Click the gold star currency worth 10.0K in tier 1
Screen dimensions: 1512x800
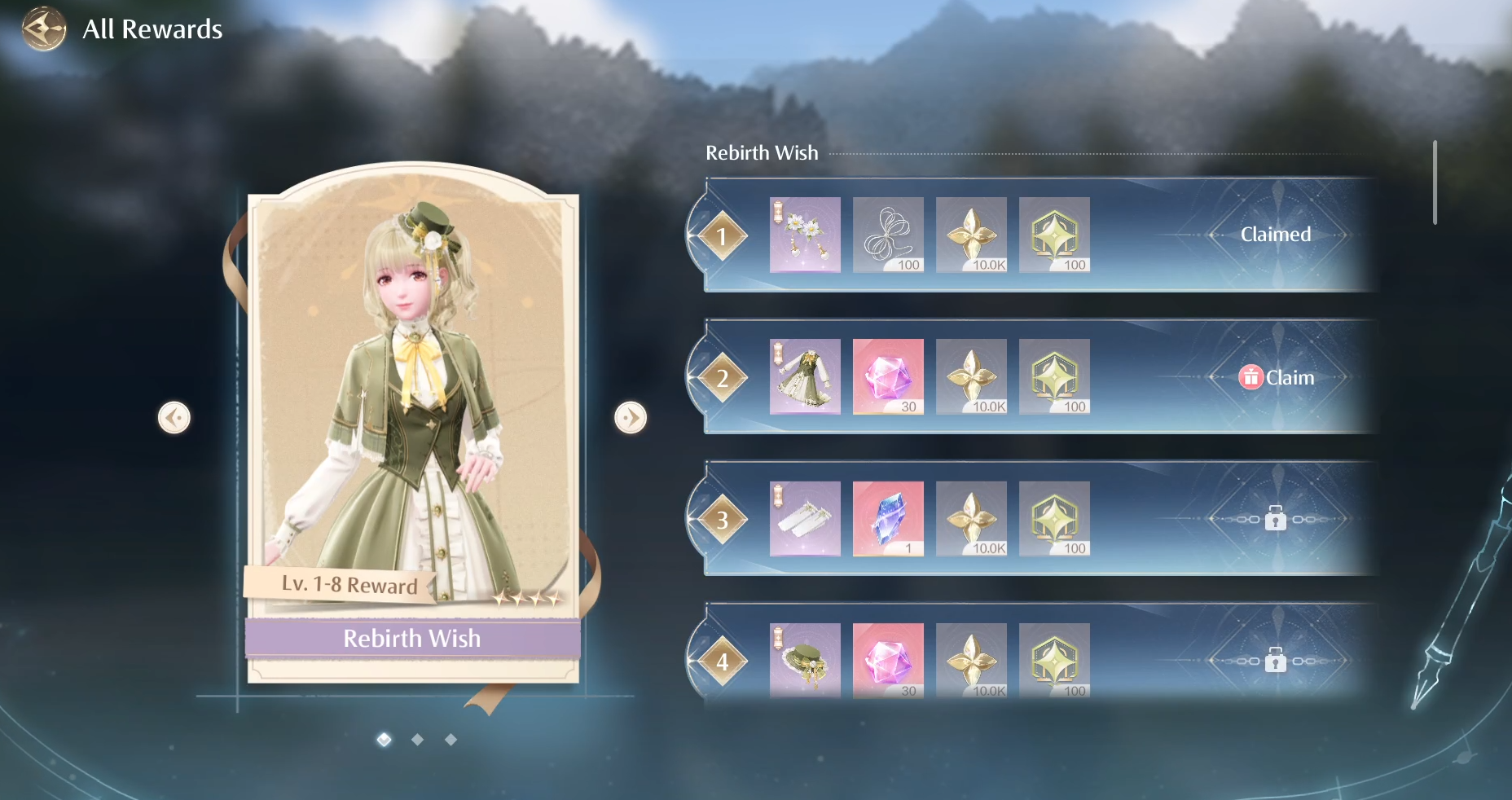(971, 235)
